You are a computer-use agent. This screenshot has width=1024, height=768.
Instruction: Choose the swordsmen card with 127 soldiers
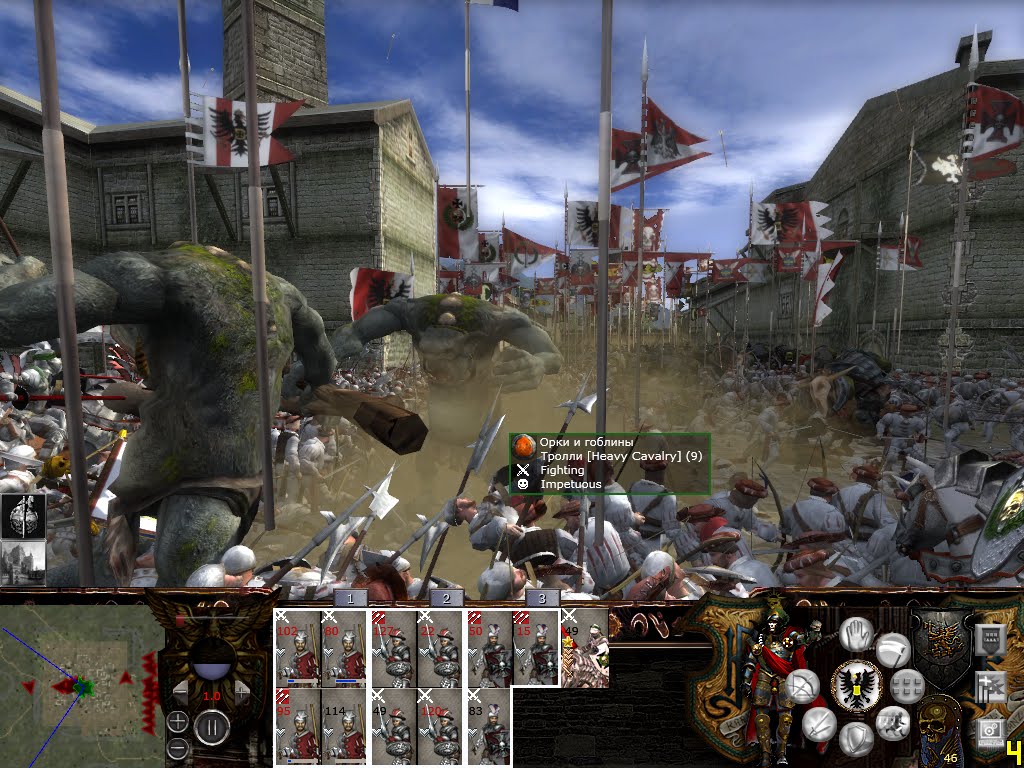(x=393, y=648)
